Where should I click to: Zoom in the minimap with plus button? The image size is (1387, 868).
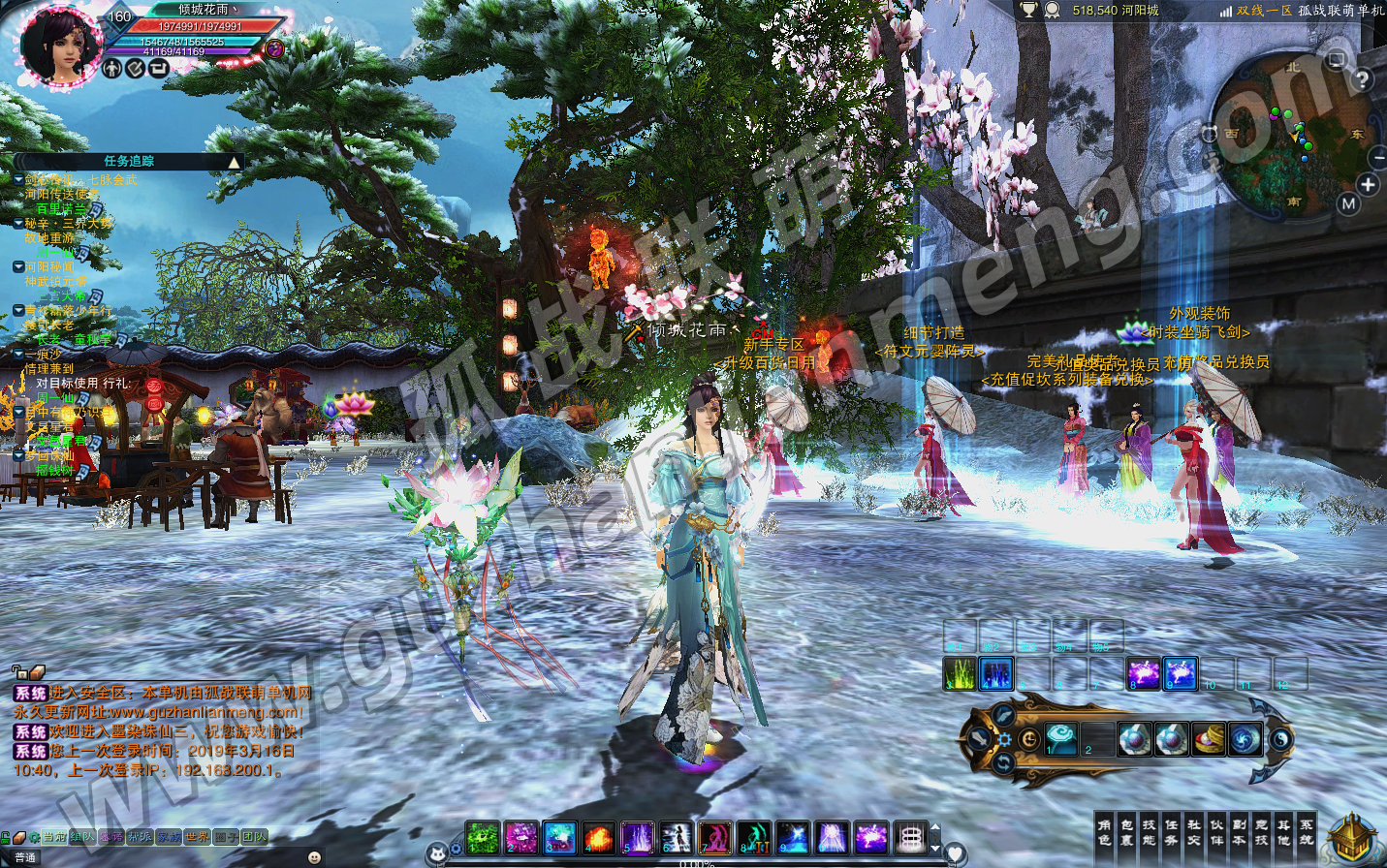pos(1367,184)
